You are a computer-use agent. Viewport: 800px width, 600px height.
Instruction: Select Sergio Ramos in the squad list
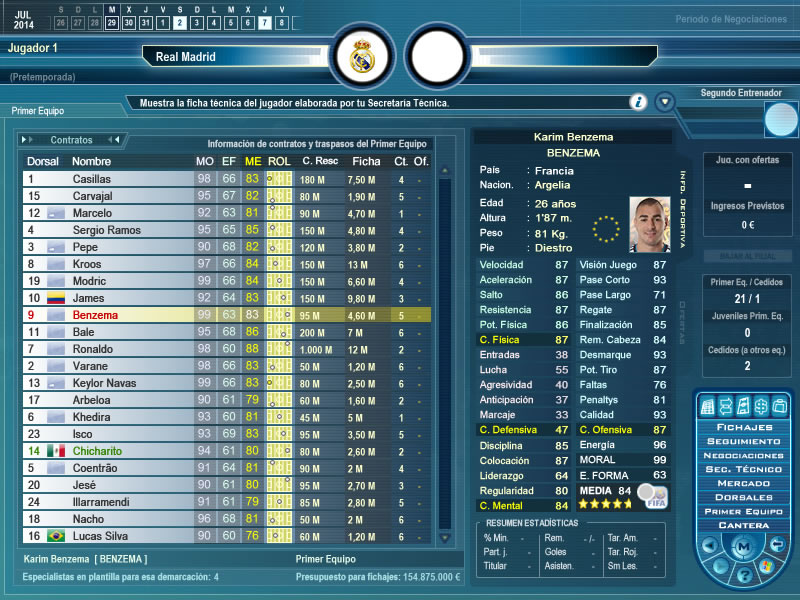tap(110, 230)
